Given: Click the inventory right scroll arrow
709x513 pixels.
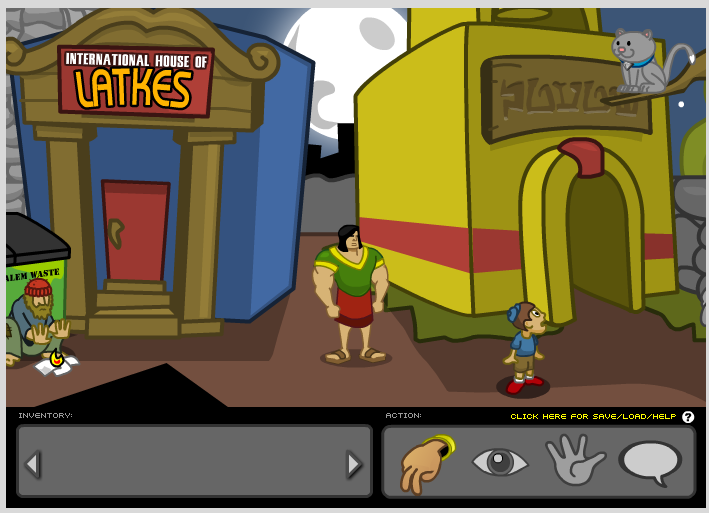Looking at the screenshot, I should coord(354,464).
